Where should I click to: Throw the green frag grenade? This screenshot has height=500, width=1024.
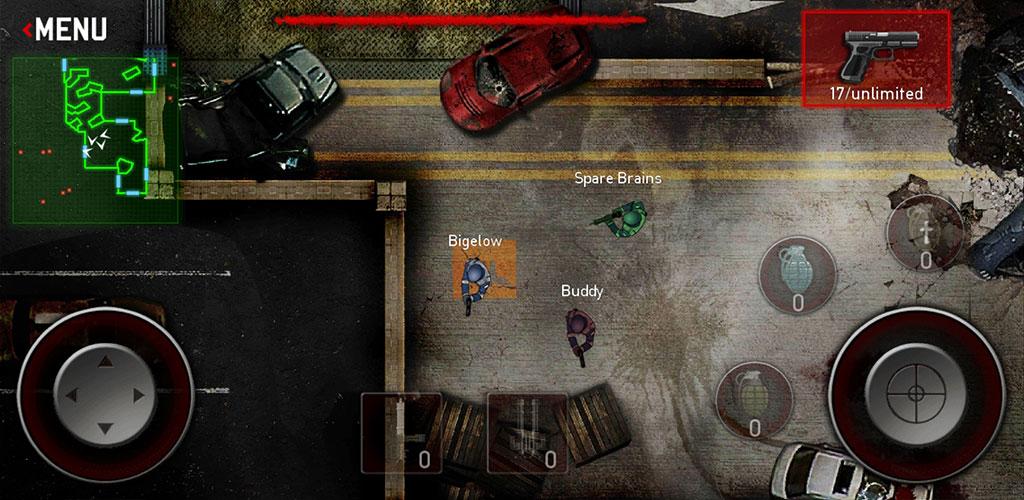tap(754, 399)
